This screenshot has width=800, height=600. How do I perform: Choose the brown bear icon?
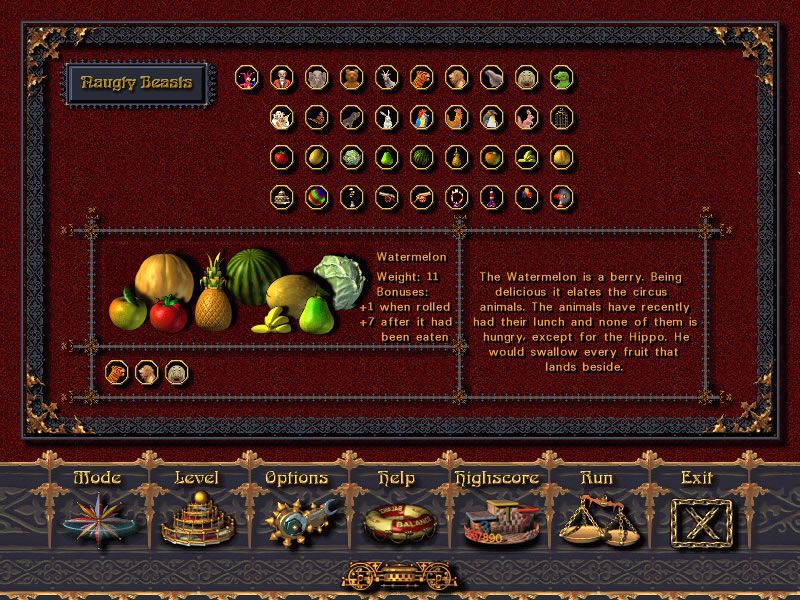pyautogui.click(x=352, y=78)
